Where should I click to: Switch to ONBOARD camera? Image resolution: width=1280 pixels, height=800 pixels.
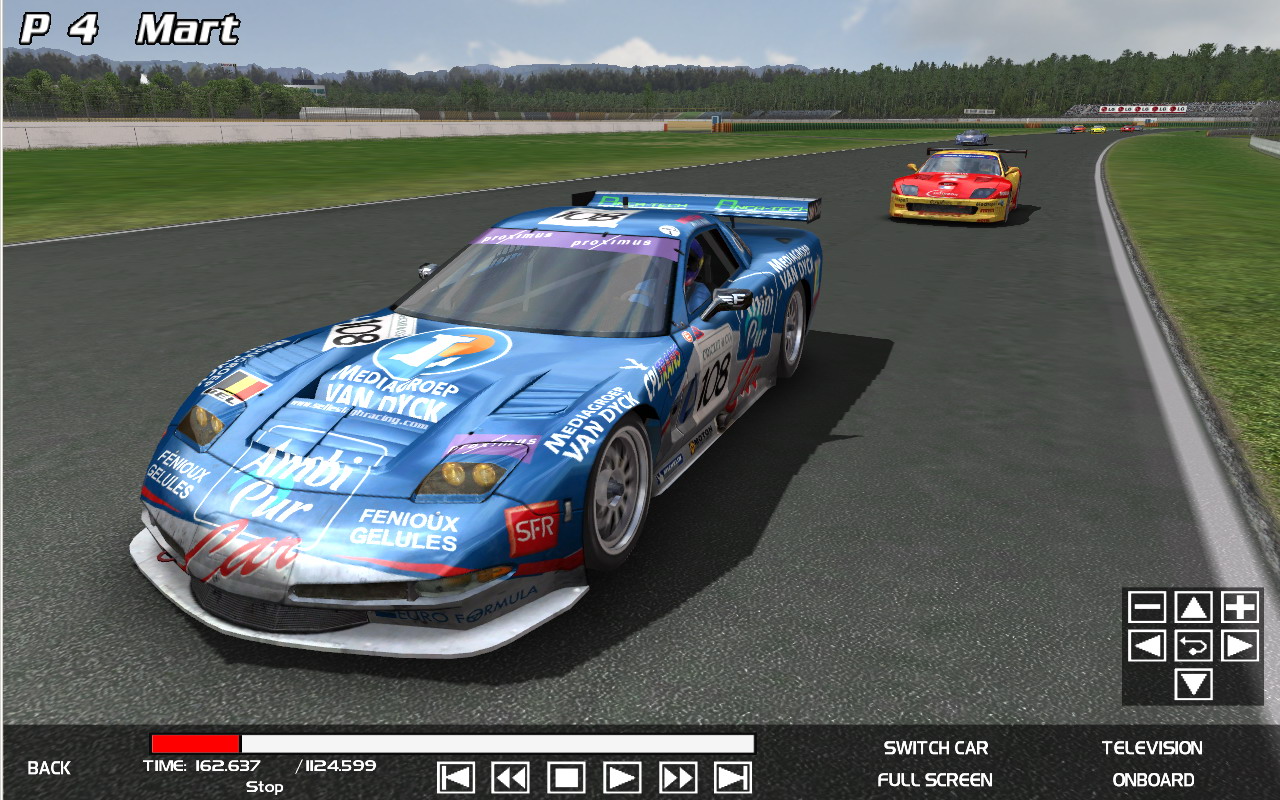coord(1152,780)
